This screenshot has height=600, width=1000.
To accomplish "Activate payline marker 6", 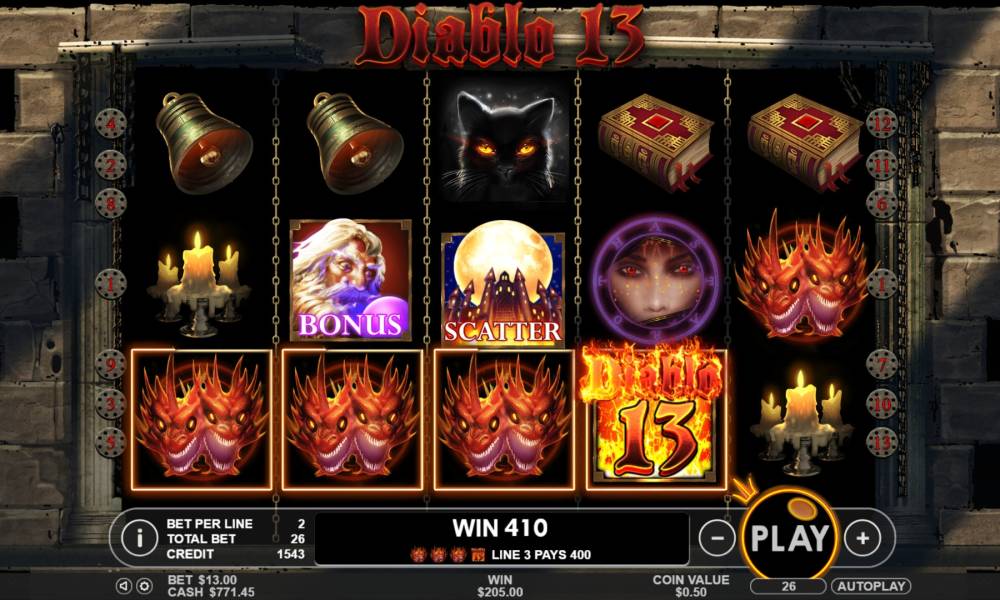I will coord(881,203).
